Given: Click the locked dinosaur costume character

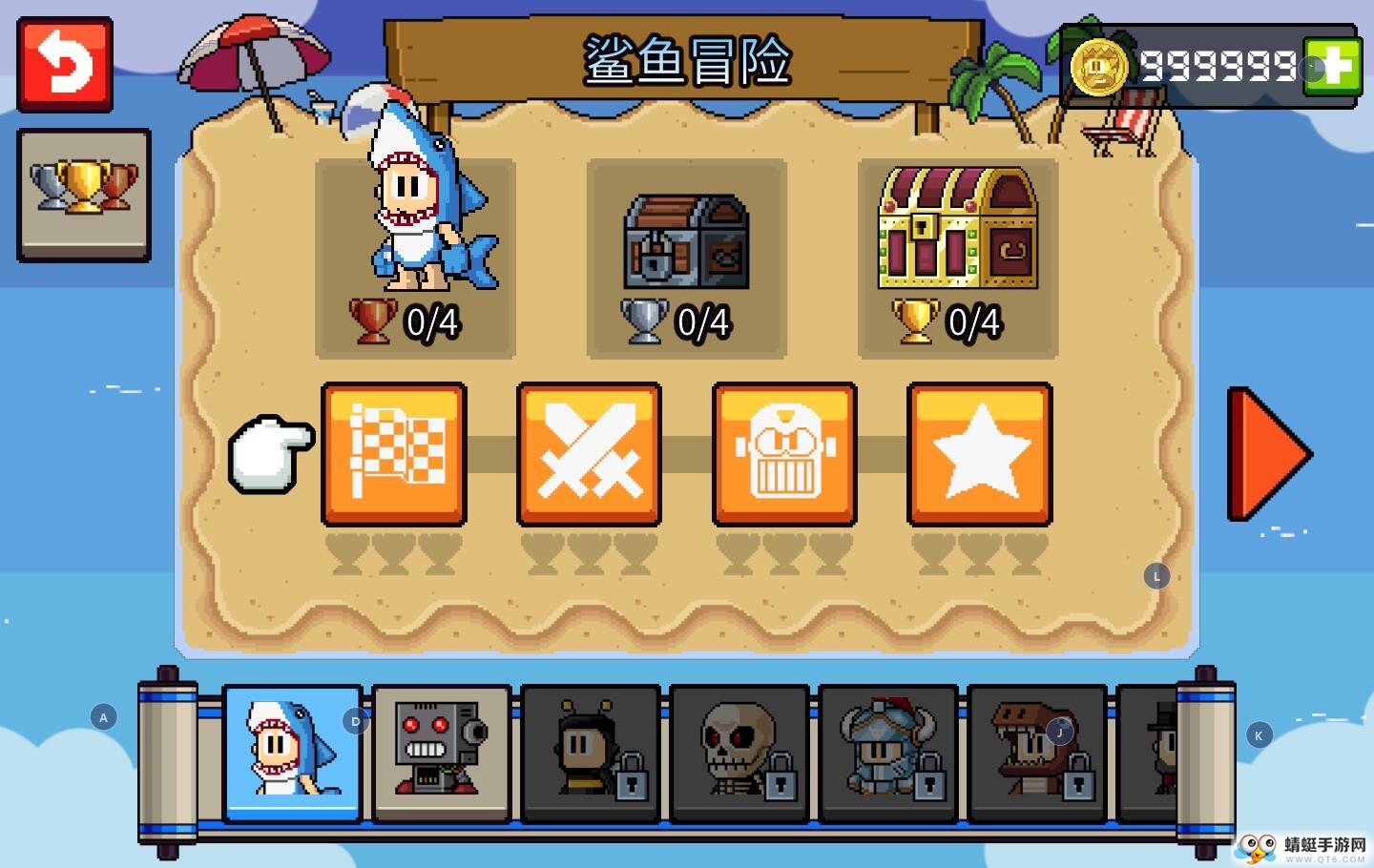Looking at the screenshot, I should [x=1036, y=752].
